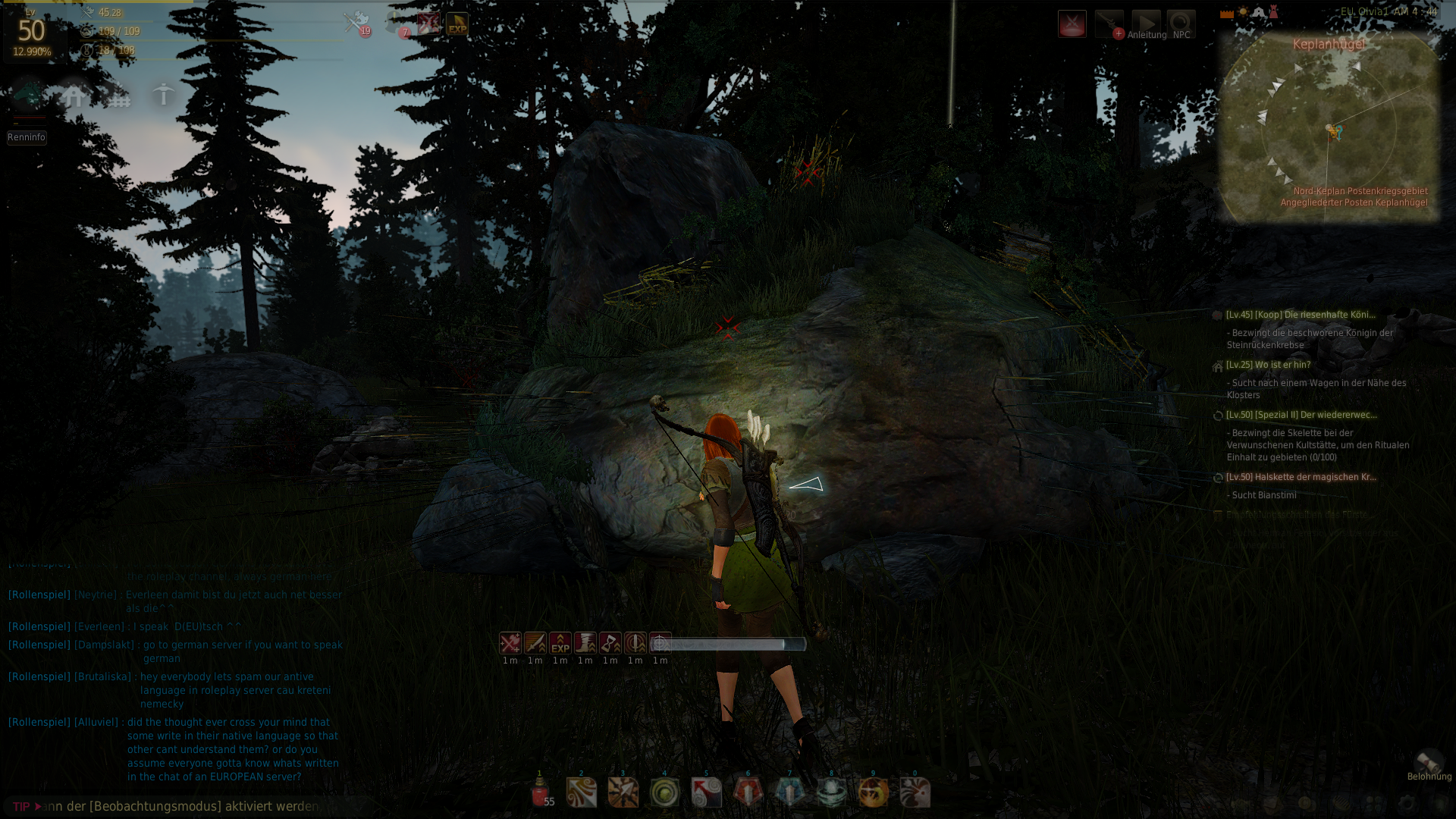Activate the diagonal arrow skill in slot 2
Screen dimensions: 1456x819
click(582, 793)
